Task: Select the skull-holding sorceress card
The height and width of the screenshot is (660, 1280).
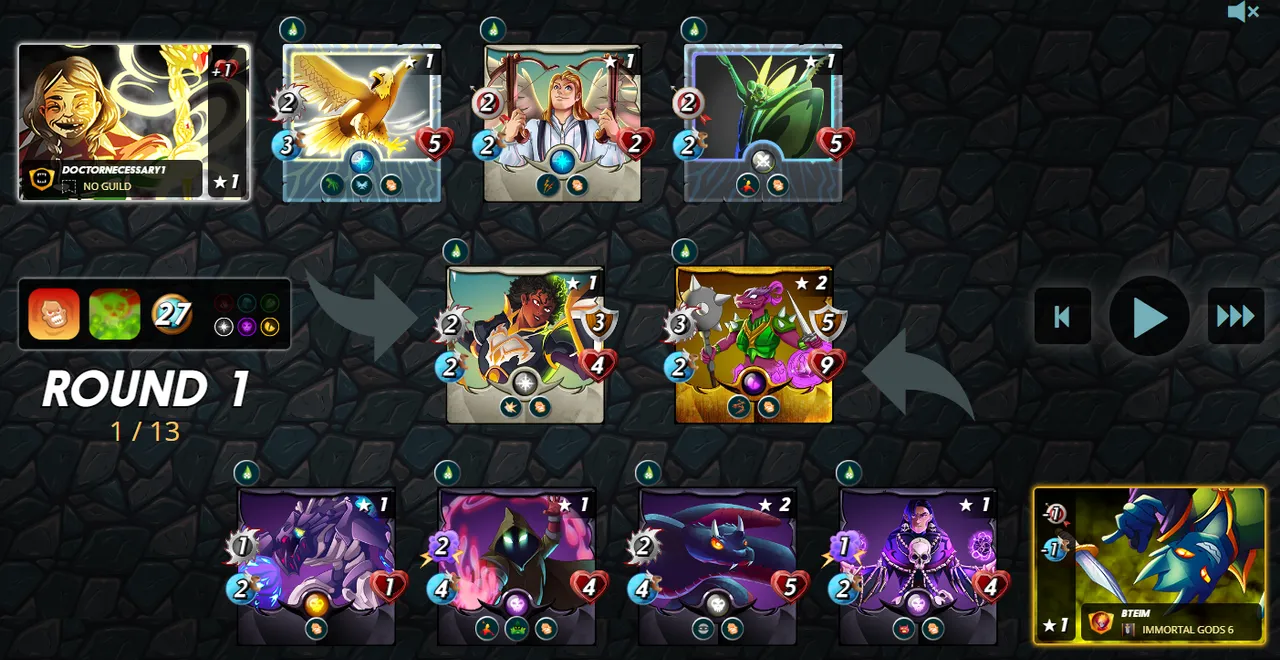Action: click(918, 566)
